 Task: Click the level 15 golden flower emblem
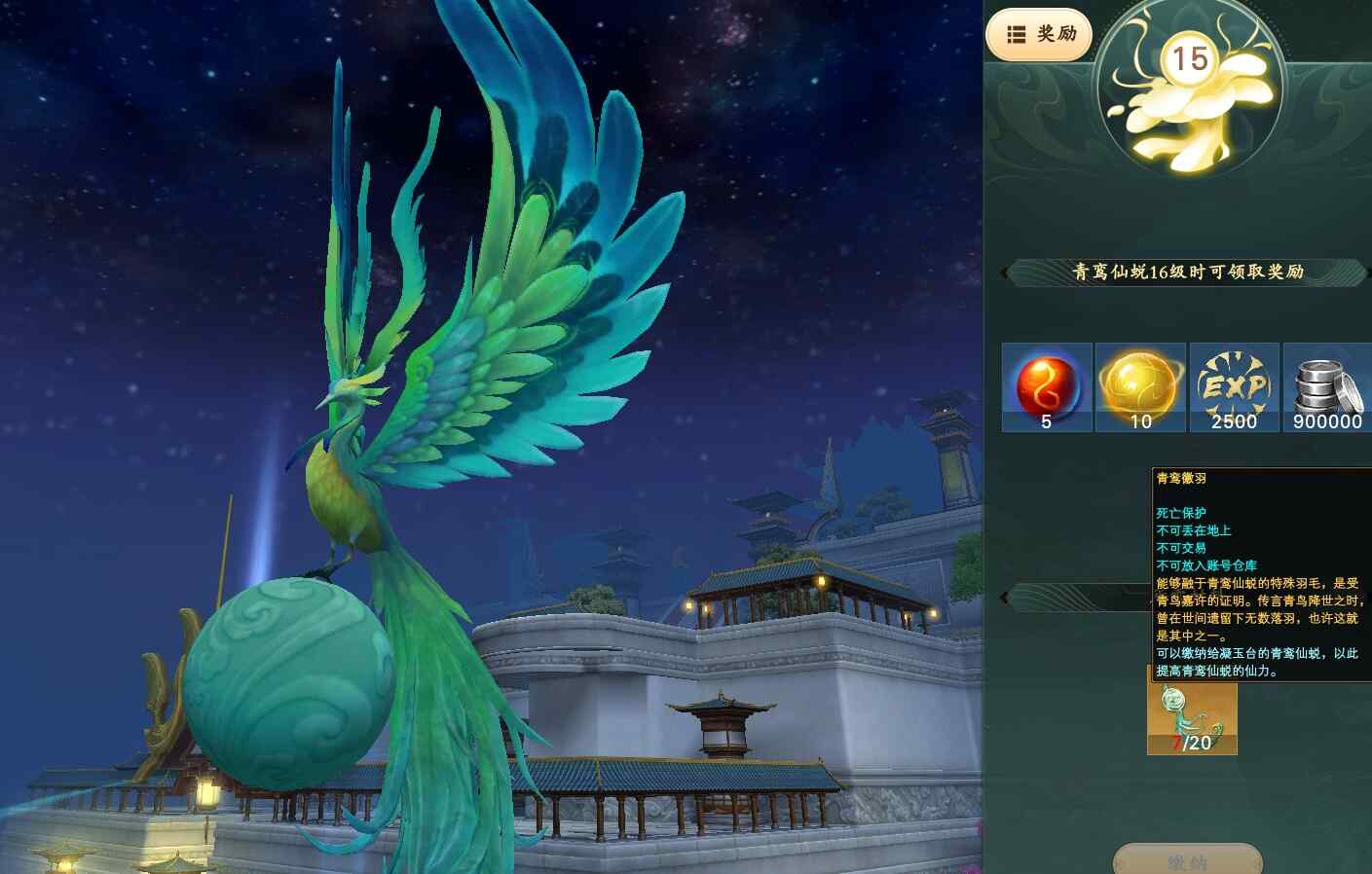1189,91
